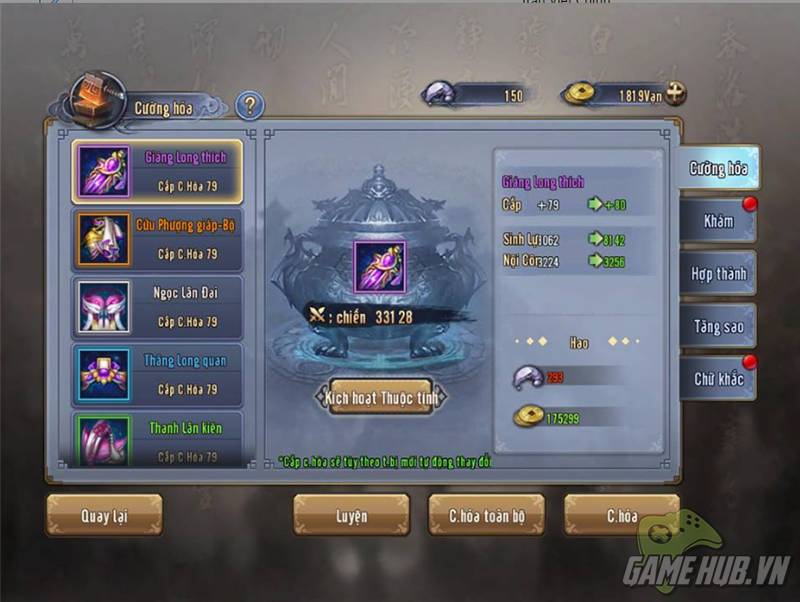Go back with the Quay lại button

pos(104,516)
